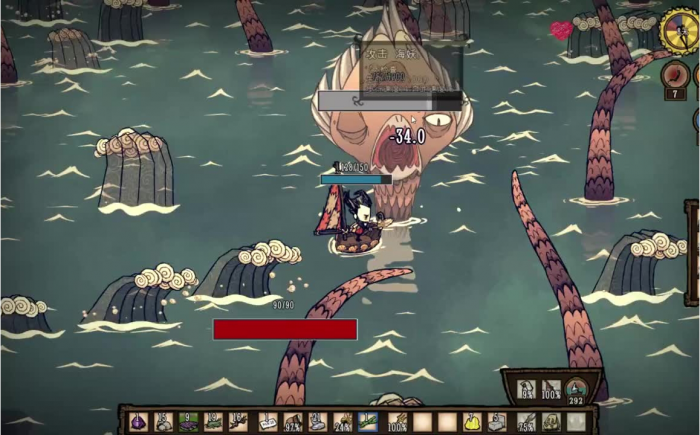Select the inventory item at 97% durability
Viewport: 700px width, 435px height.
[x=293, y=422]
